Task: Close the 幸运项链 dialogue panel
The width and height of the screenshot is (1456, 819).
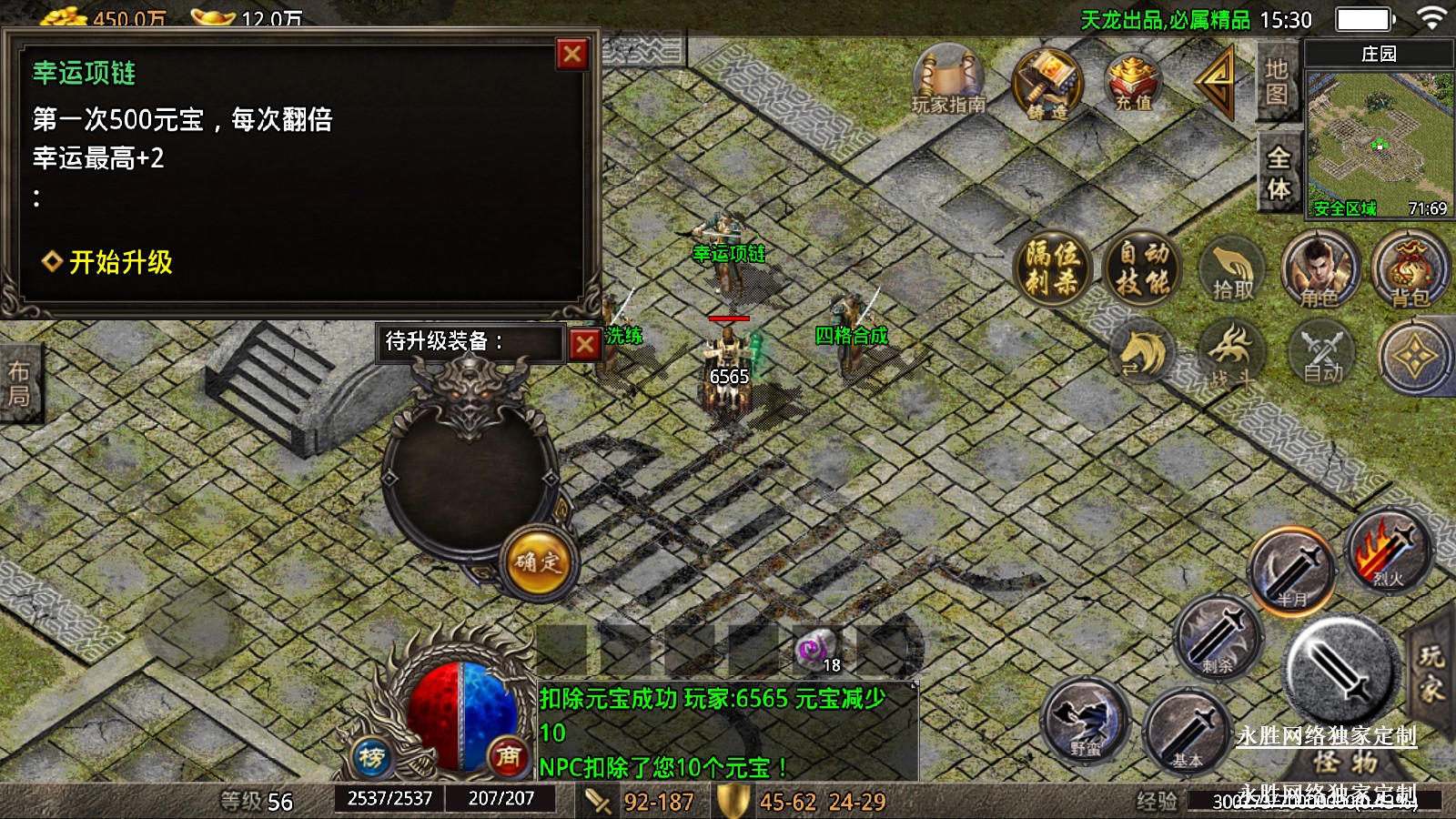Action: (x=572, y=55)
